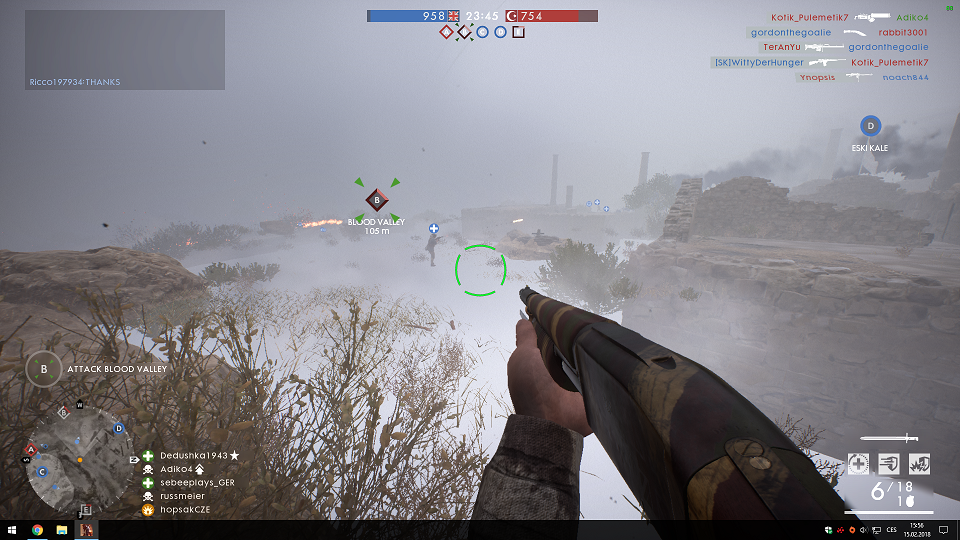Click the health regeneration perk icon

click(x=858, y=463)
